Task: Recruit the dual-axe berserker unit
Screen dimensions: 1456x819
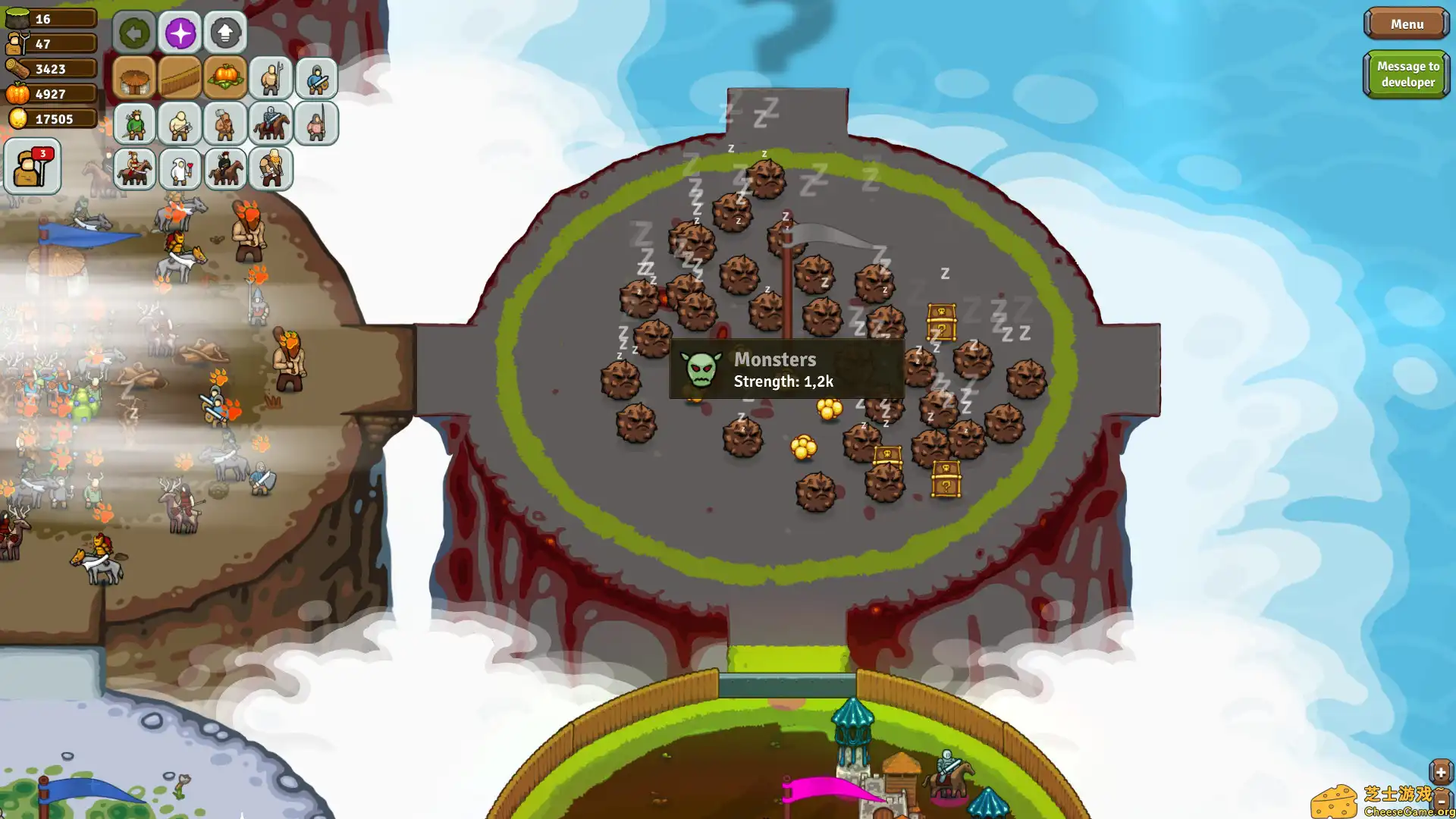Action: coord(270,168)
